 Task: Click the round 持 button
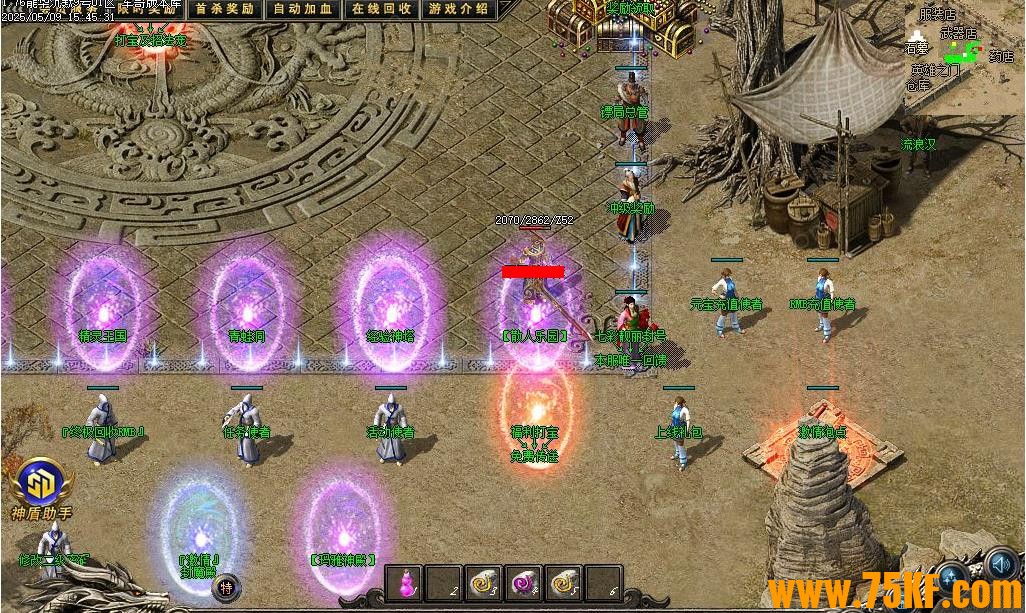[x=228, y=587]
